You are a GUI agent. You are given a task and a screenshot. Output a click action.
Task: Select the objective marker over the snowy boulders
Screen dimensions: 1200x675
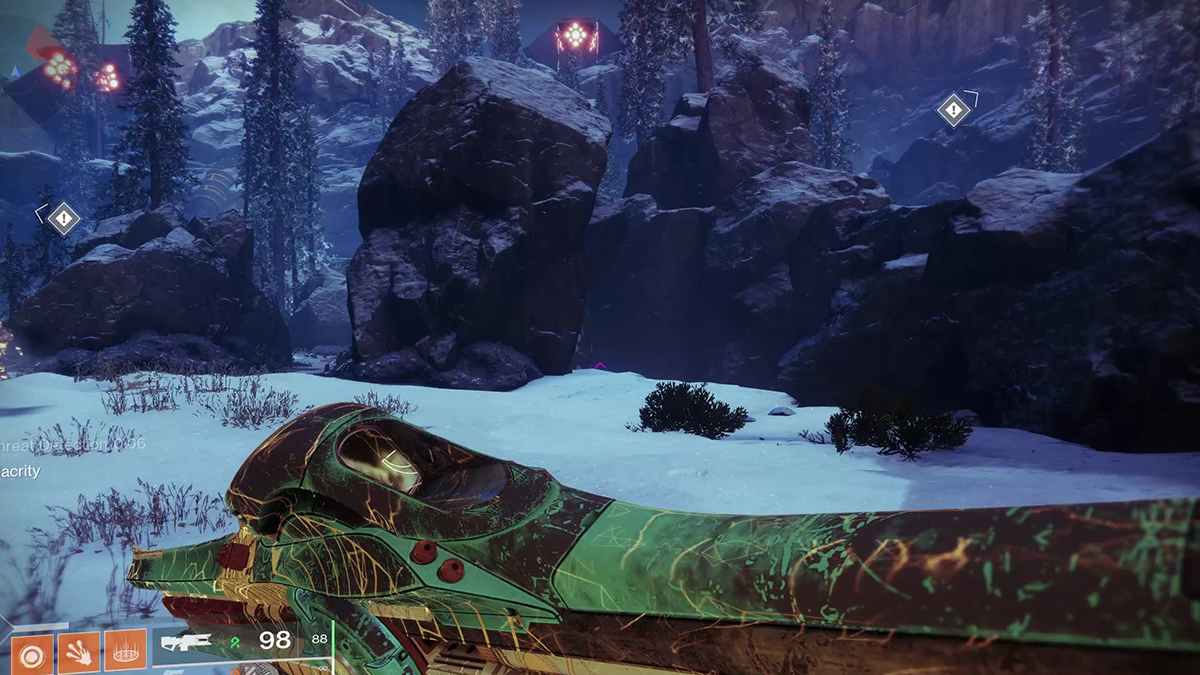65,217
